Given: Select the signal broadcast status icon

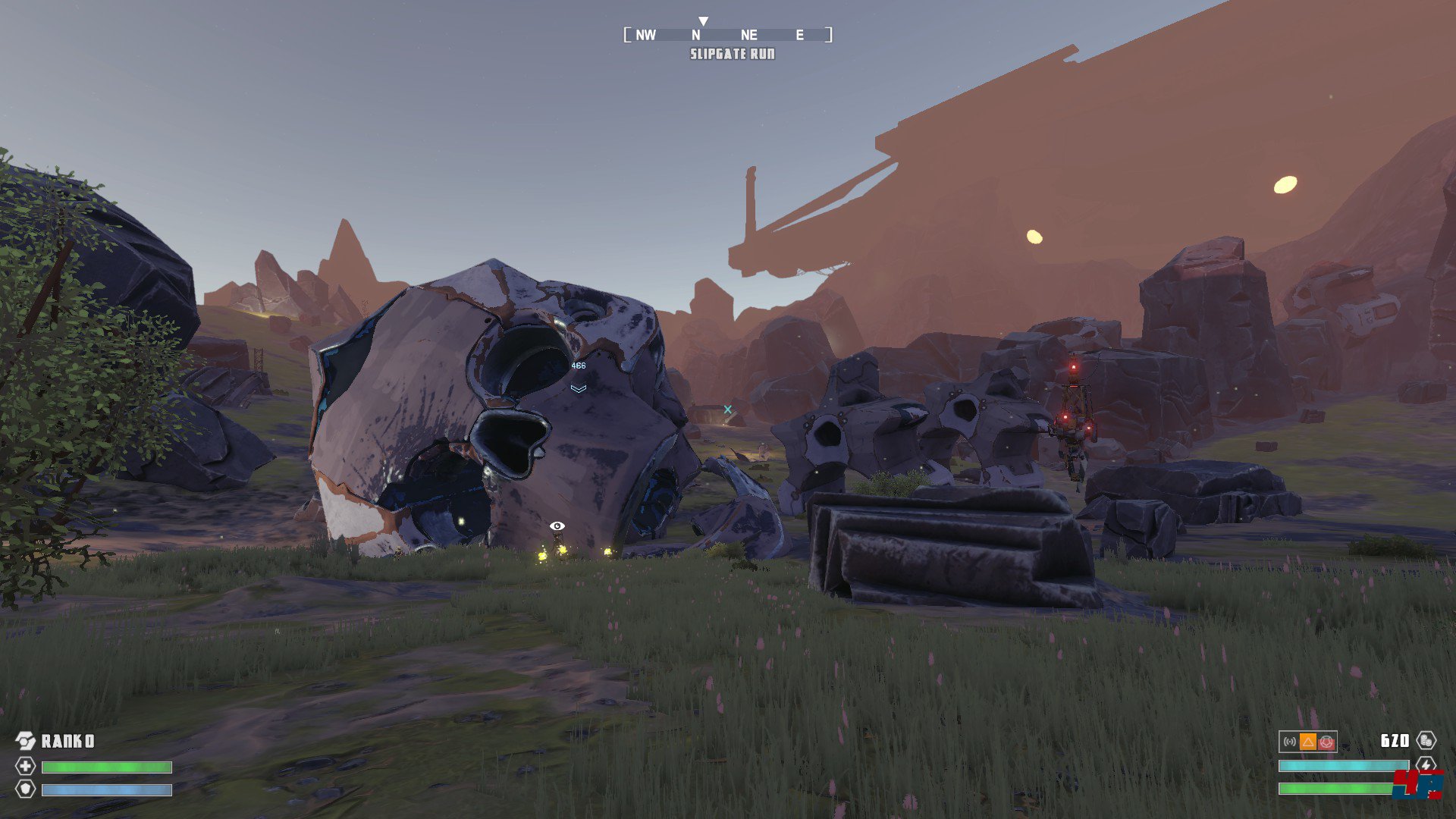Looking at the screenshot, I should pyautogui.click(x=1290, y=742).
